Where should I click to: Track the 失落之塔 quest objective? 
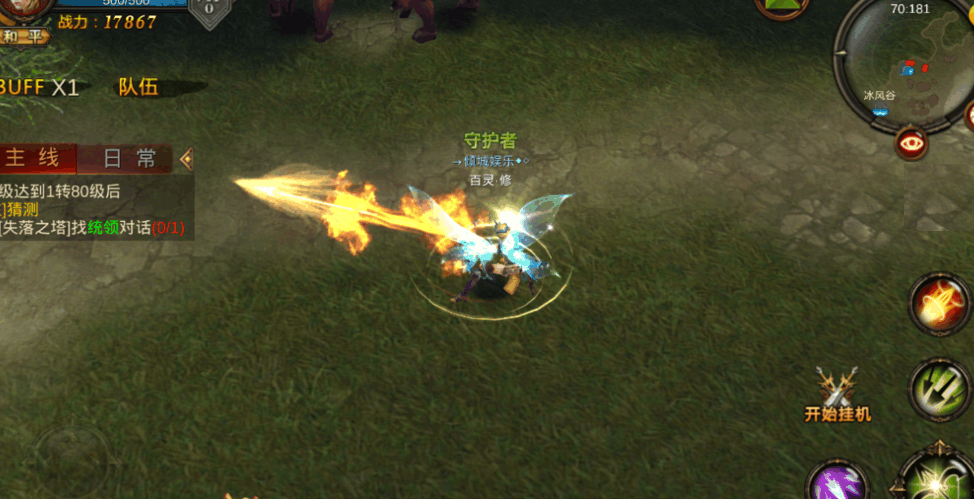[x=92, y=228]
